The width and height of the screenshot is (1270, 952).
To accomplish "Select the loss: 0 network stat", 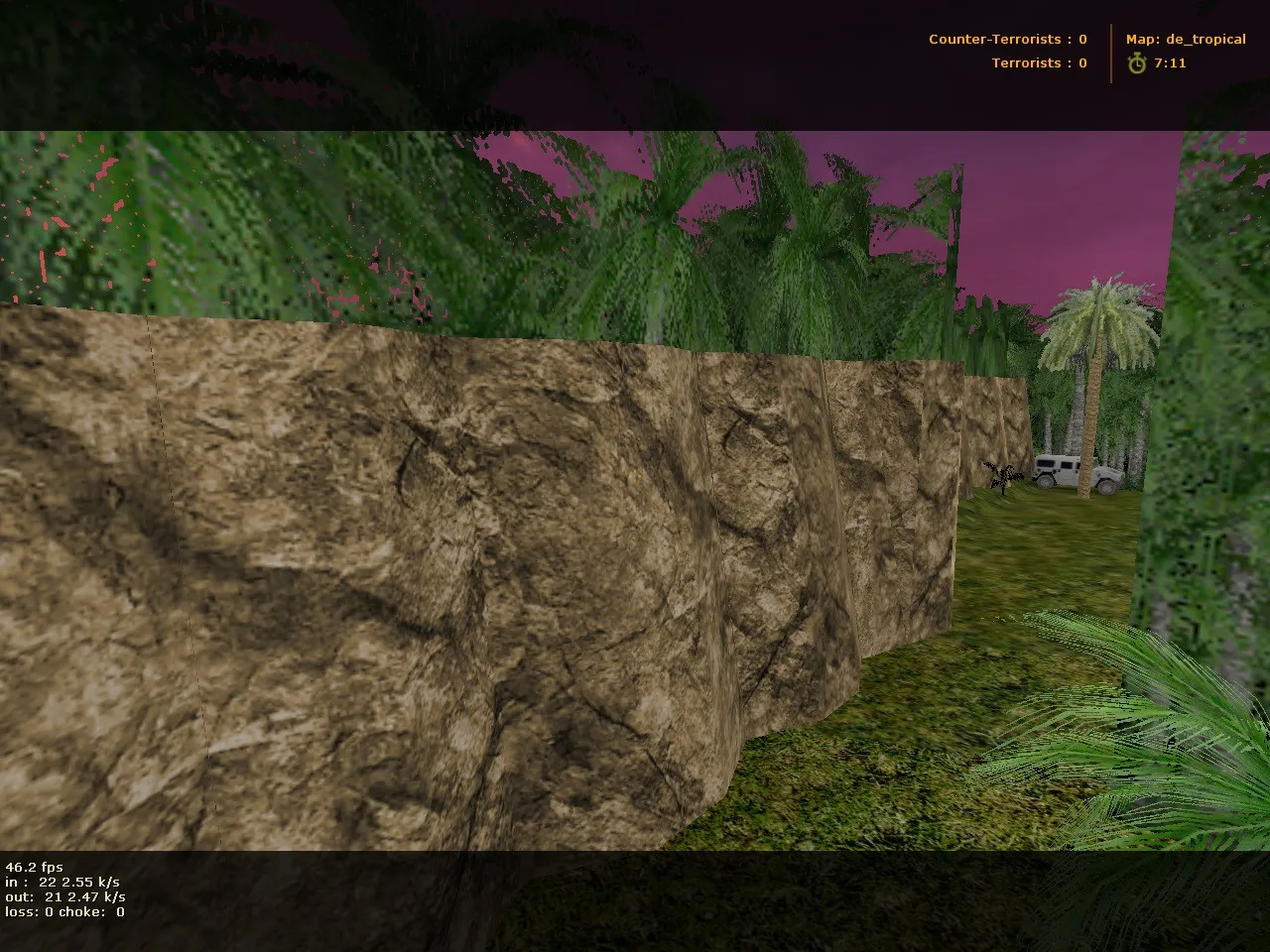I will pyautogui.click(x=30, y=910).
